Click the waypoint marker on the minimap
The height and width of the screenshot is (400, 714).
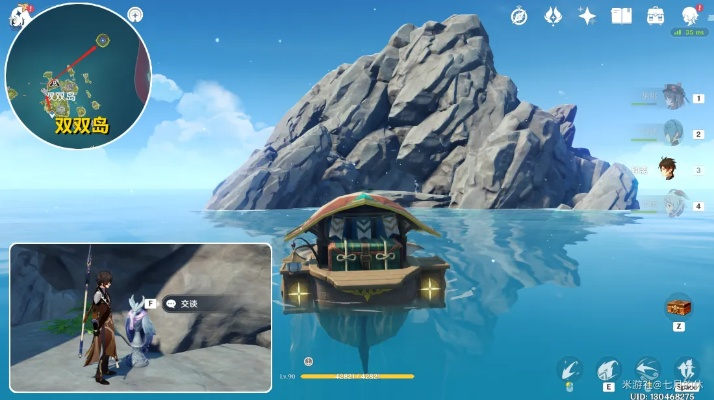[x=102, y=40]
